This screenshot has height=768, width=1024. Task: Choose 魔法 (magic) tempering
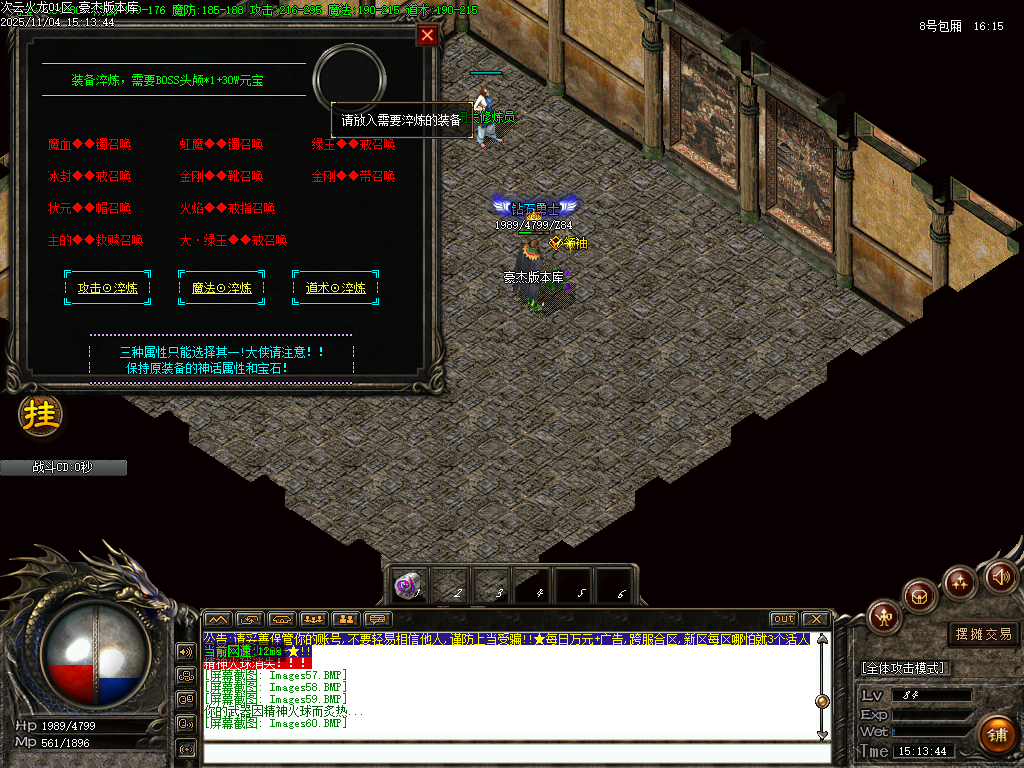(x=222, y=287)
